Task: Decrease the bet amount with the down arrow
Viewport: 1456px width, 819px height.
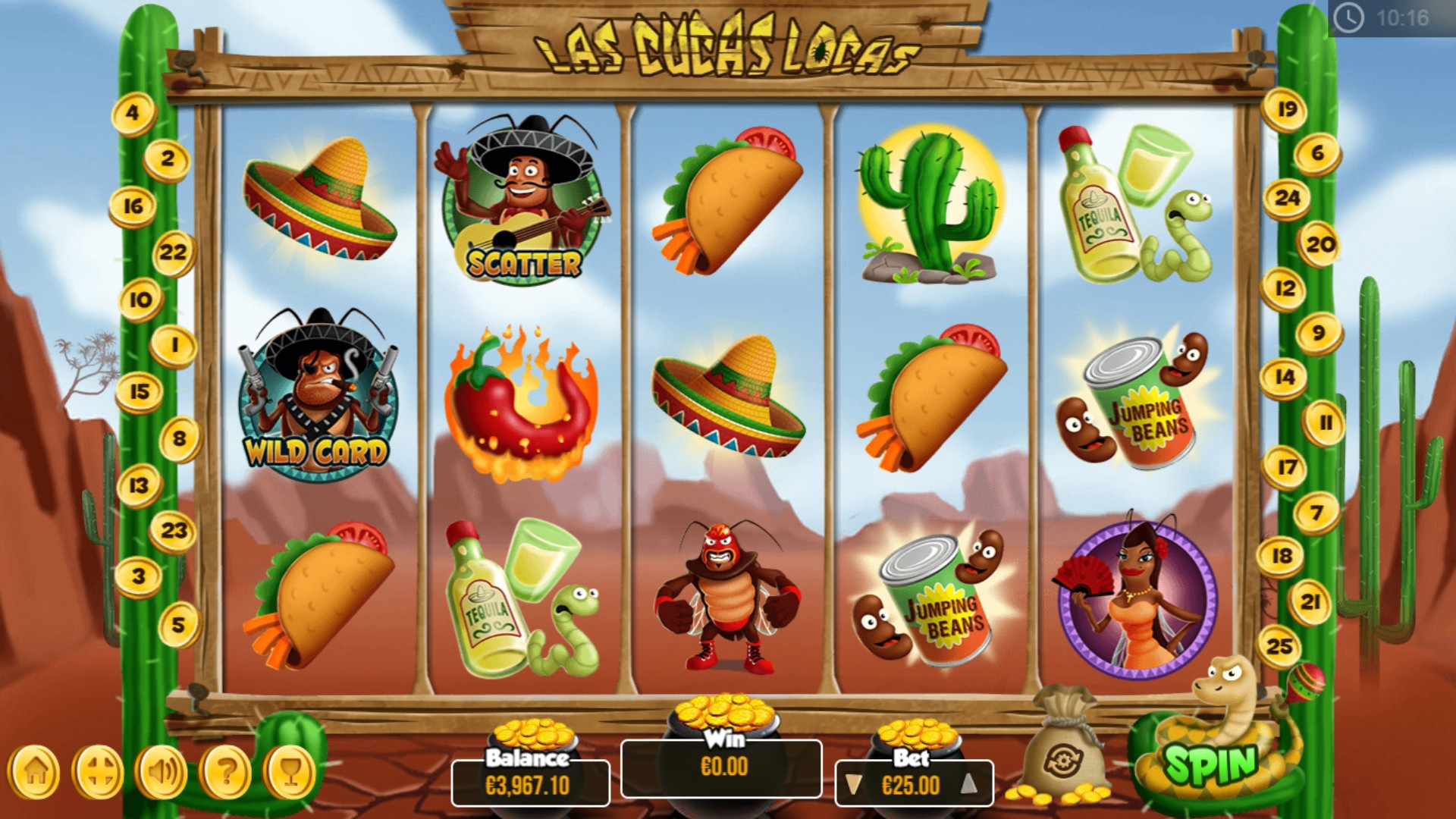Action: [854, 785]
